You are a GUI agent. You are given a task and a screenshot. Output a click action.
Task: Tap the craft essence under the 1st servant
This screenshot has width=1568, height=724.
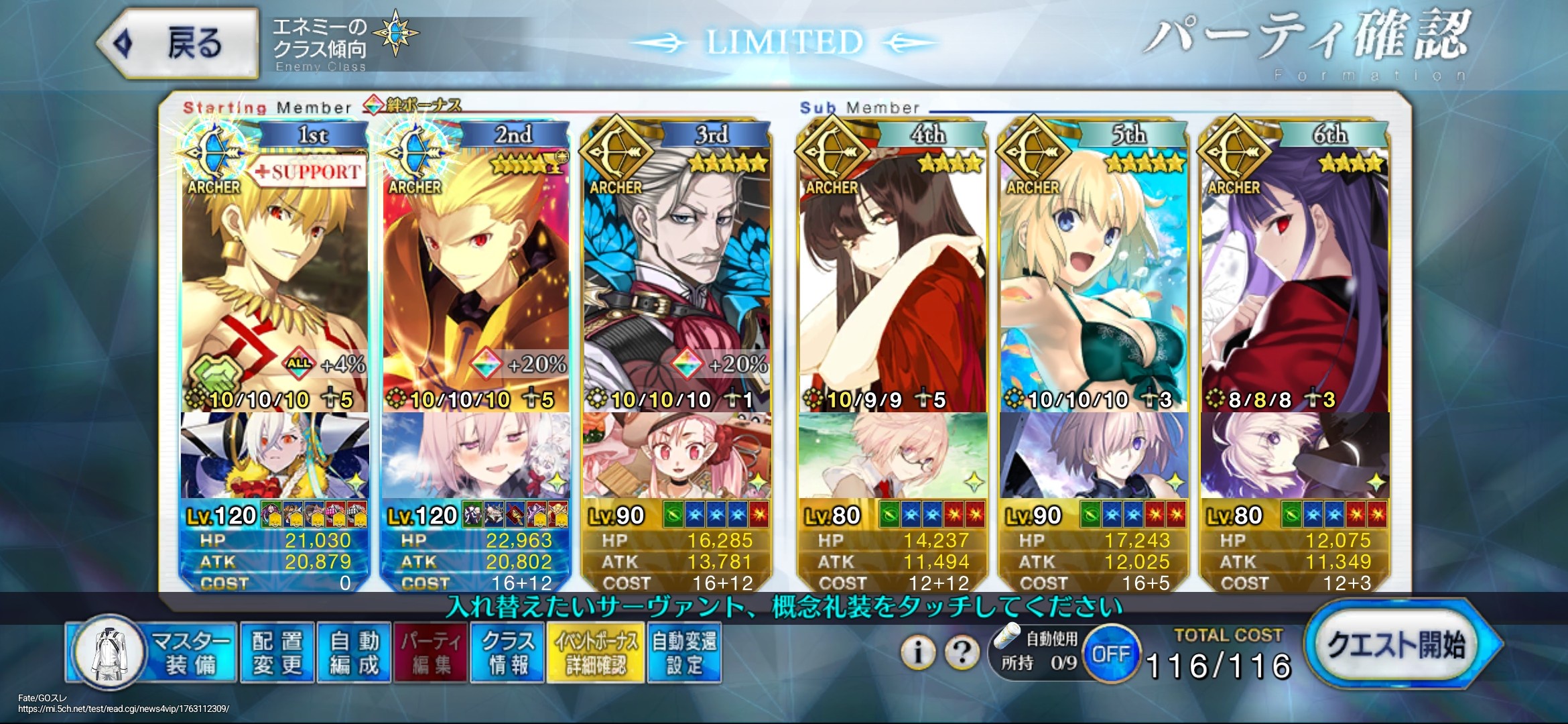(x=275, y=456)
